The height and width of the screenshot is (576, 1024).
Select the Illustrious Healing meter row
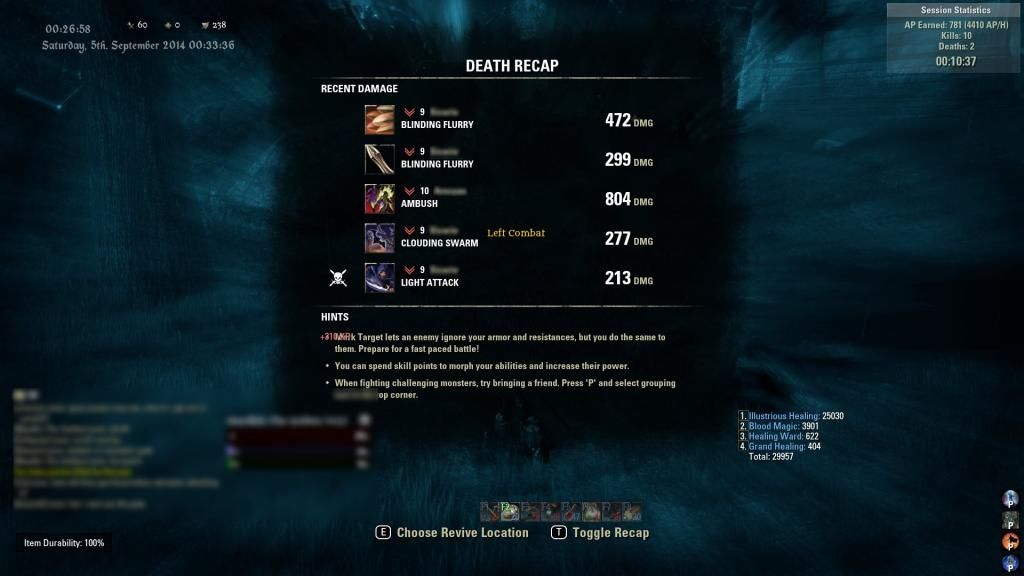click(792, 416)
